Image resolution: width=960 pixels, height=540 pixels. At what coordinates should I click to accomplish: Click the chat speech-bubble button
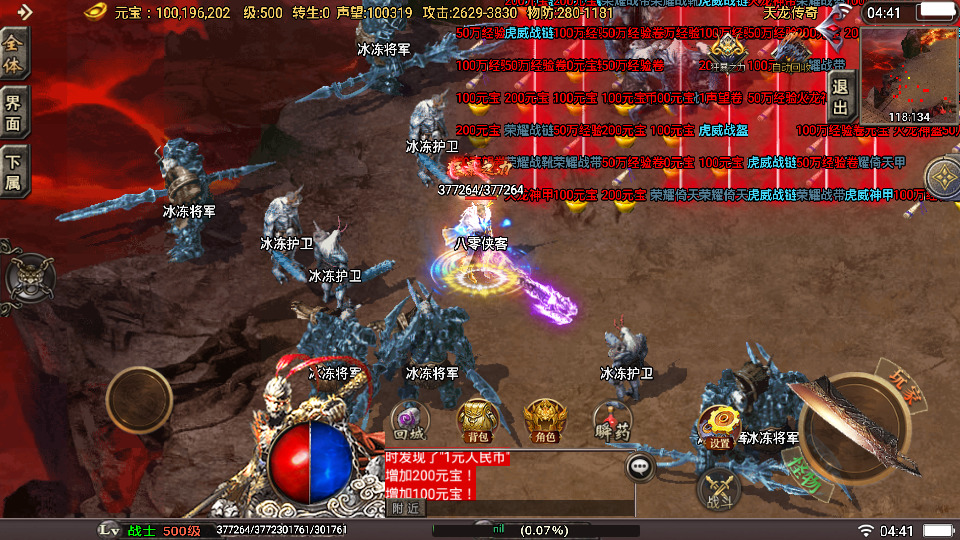point(640,466)
